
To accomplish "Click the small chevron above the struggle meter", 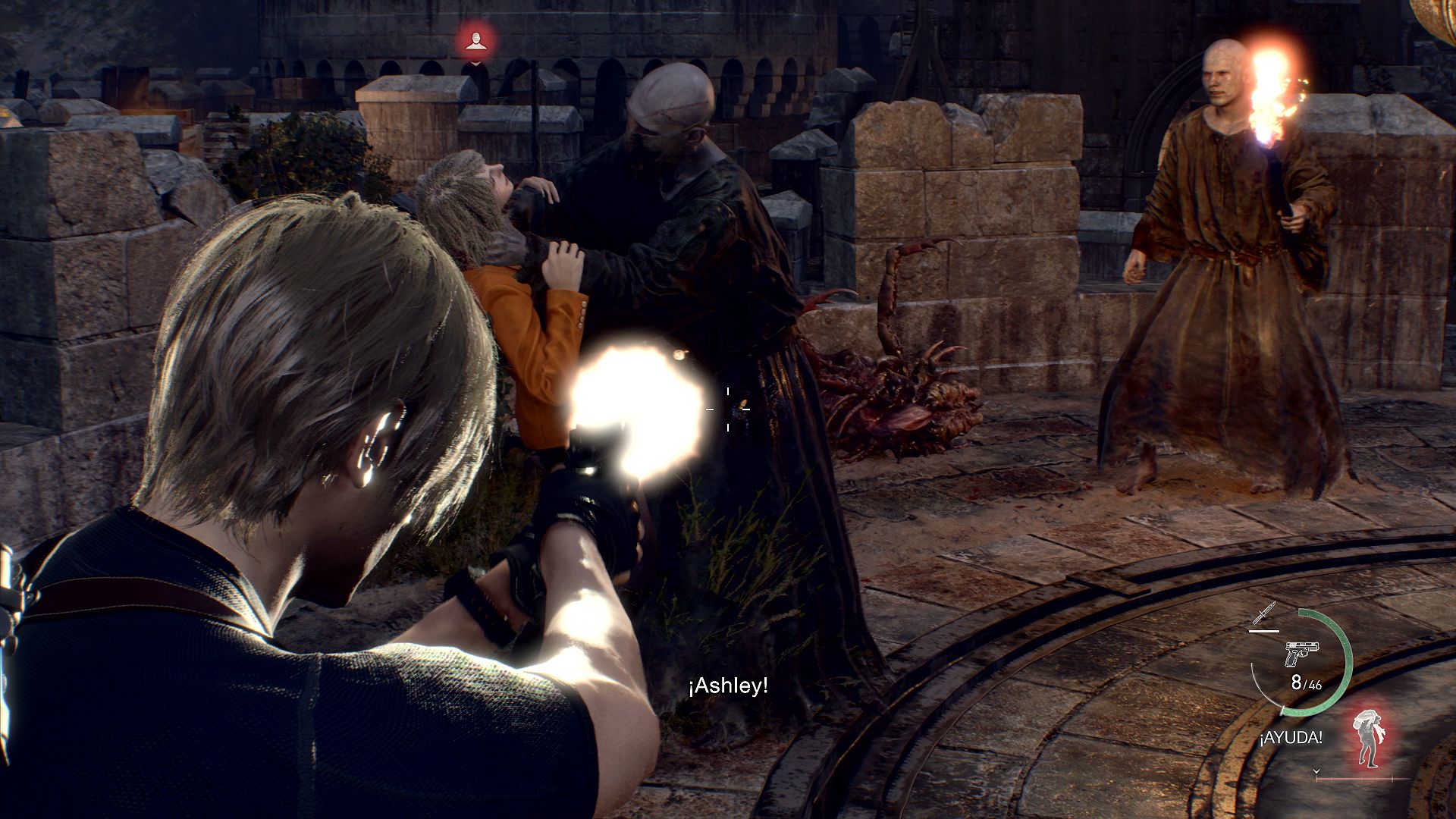I will [1316, 770].
